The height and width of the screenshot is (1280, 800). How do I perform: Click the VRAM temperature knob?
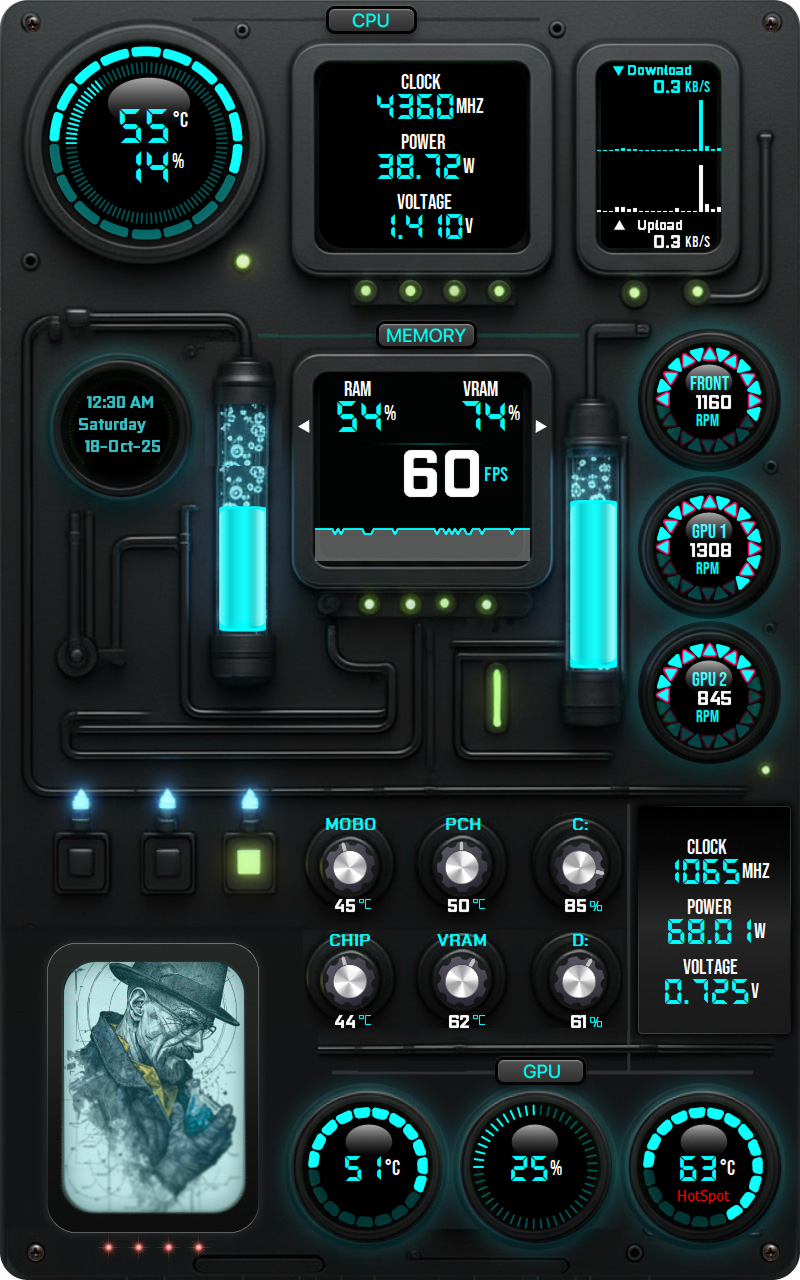pyautogui.click(x=462, y=982)
